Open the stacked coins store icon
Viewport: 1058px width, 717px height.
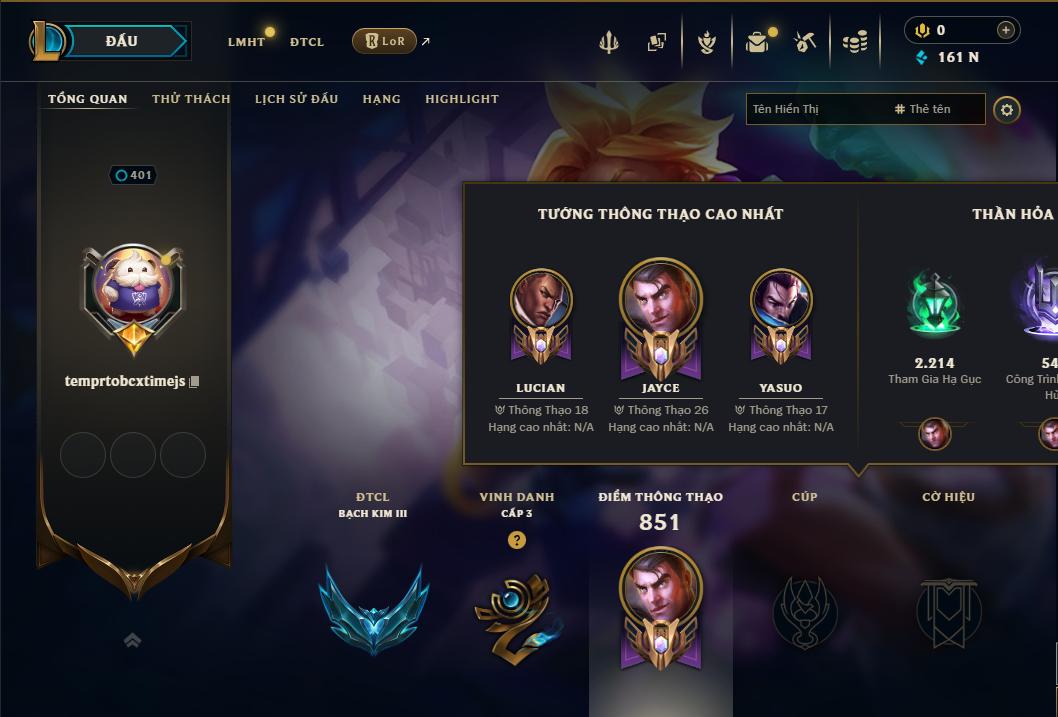(854, 42)
